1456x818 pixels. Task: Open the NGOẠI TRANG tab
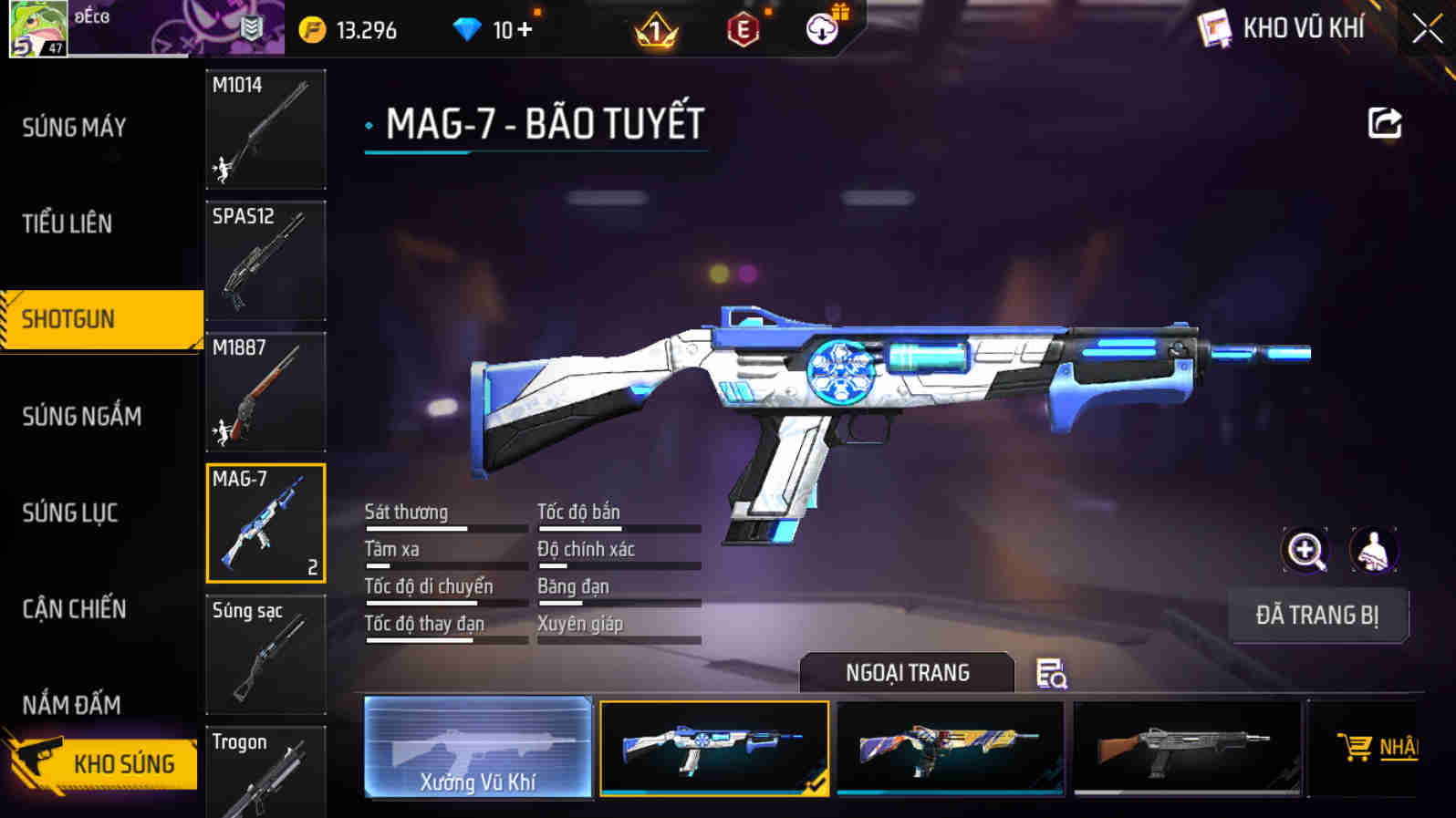[906, 672]
